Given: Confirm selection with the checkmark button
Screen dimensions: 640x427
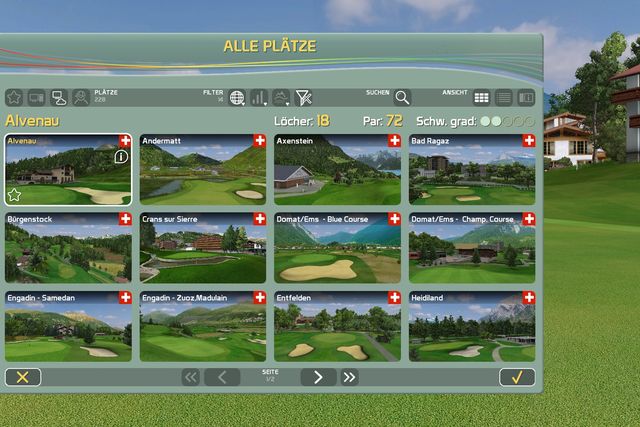Looking at the screenshot, I should point(517,377).
